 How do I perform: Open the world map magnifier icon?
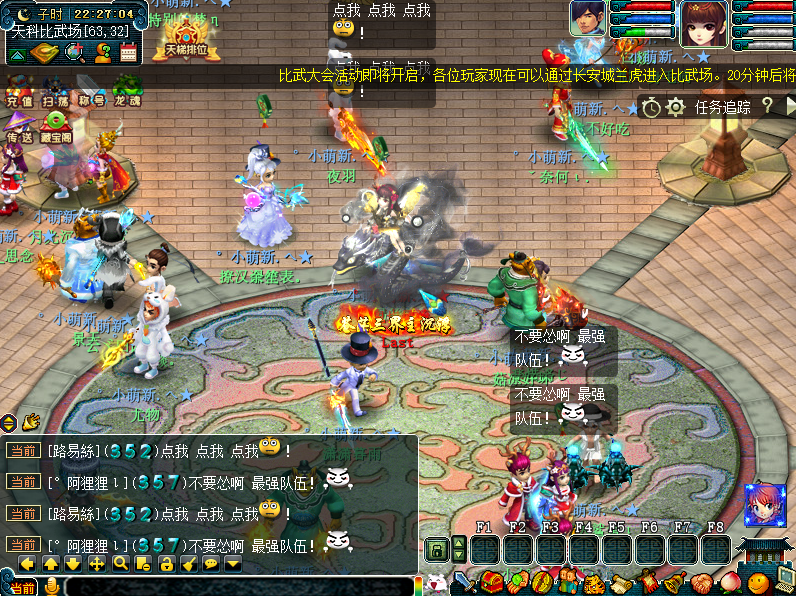coord(73,53)
